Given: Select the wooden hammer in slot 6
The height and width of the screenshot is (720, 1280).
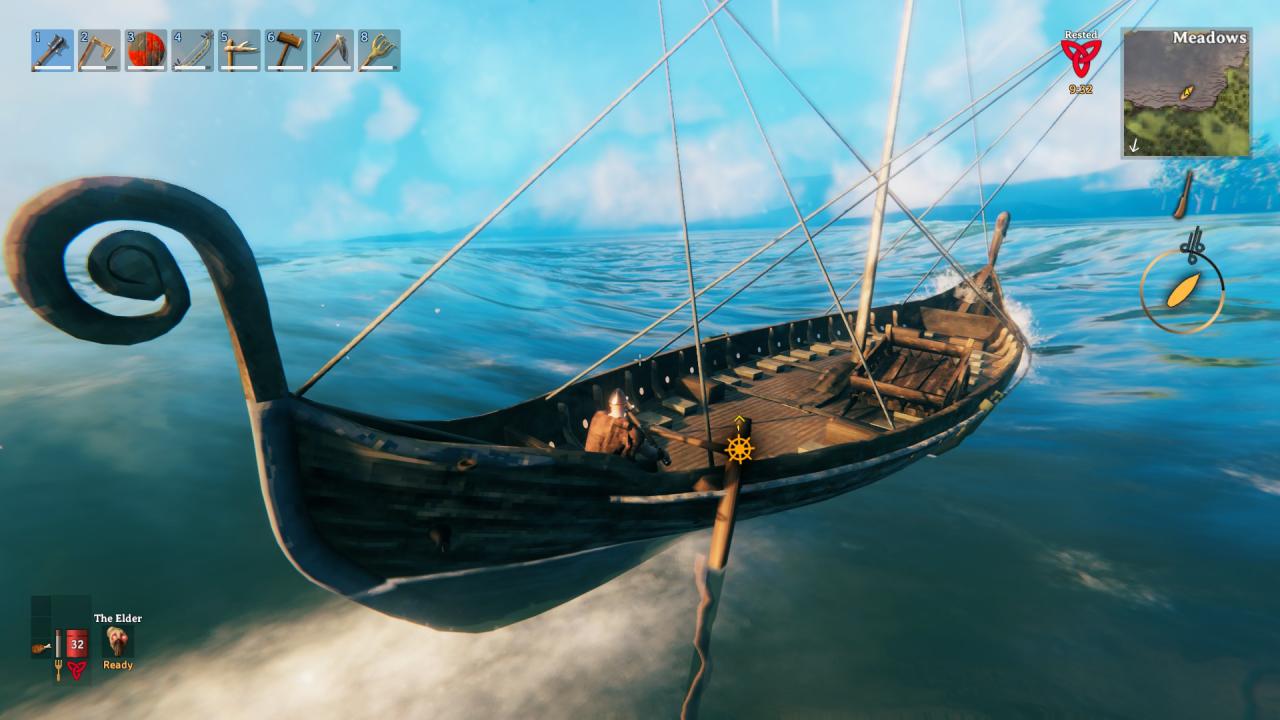Looking at the screenshot, I should (x=286, y=50).
